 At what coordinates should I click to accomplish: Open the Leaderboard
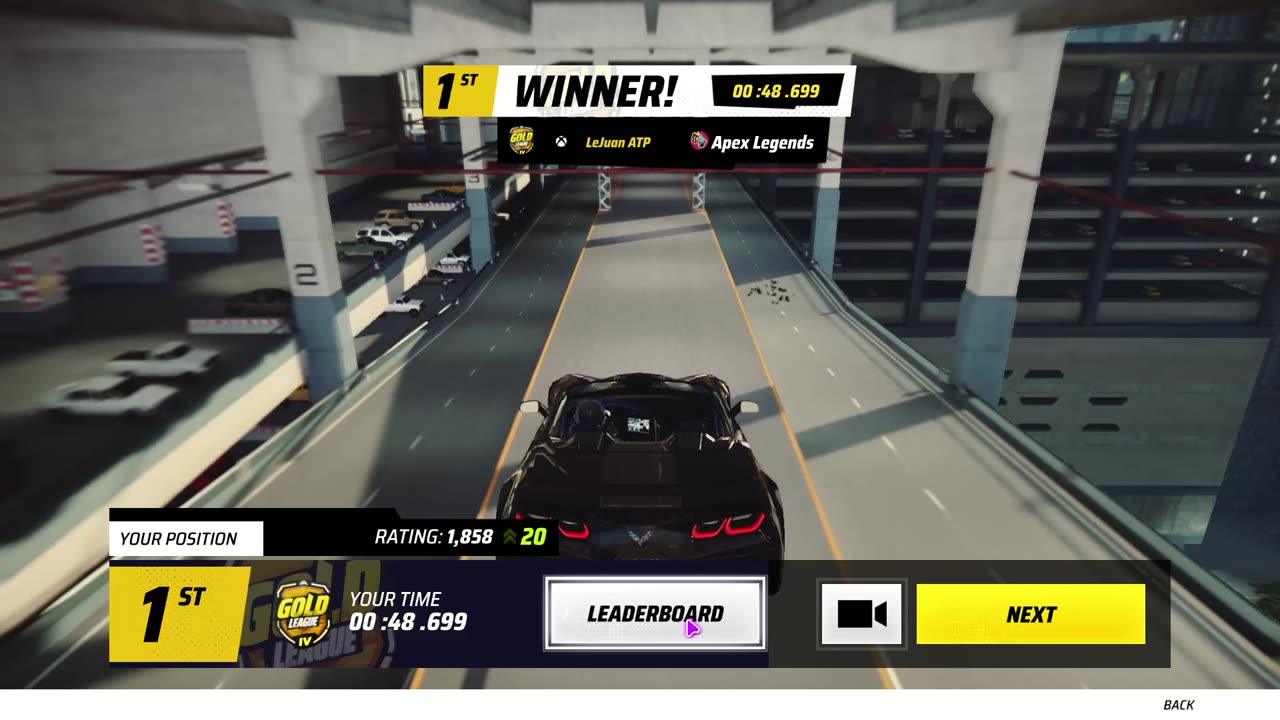[x=655, y=614]
